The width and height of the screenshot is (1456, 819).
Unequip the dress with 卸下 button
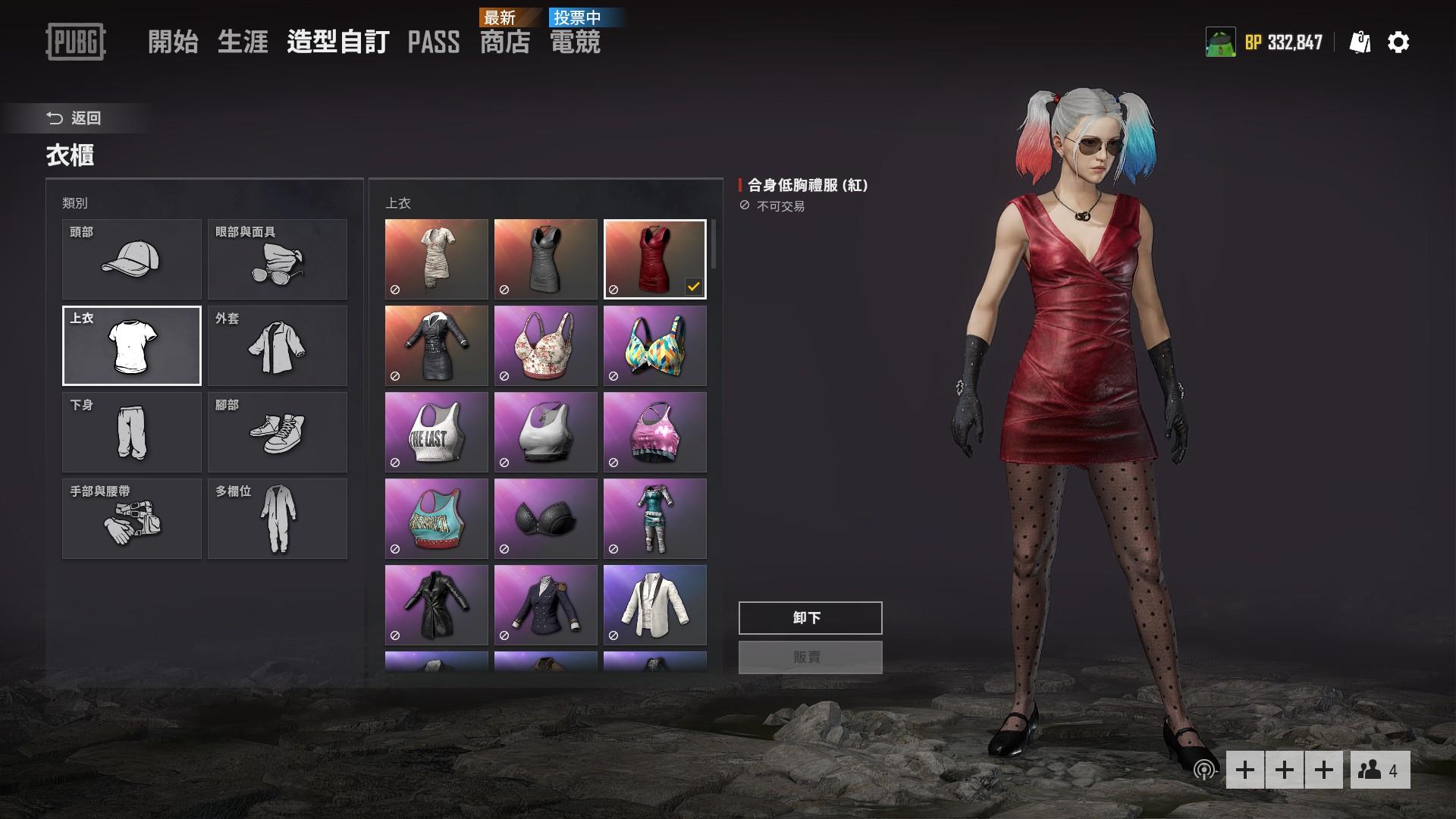tap(810, 618)
